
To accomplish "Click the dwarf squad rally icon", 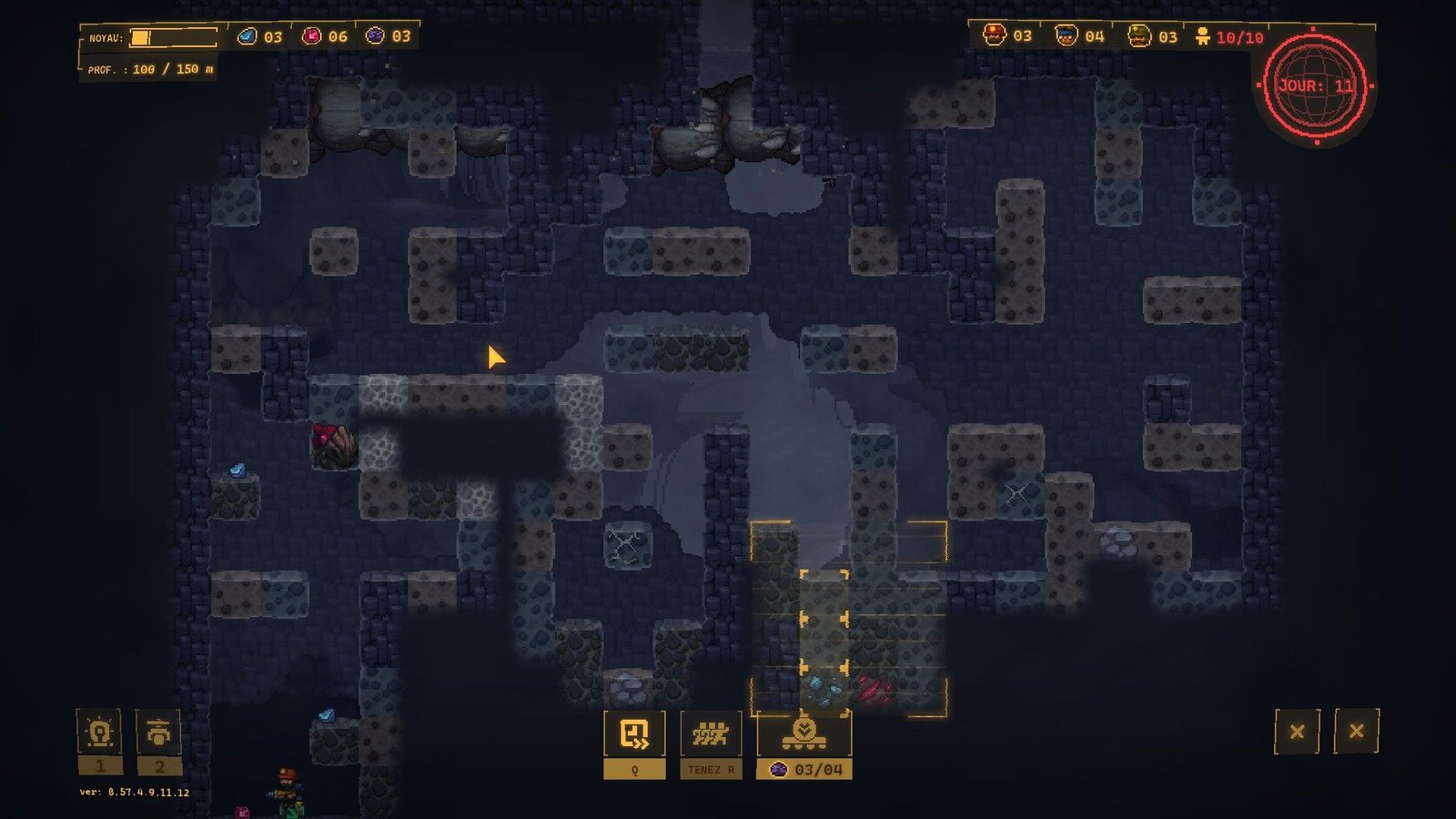I will tap(711, 733).
